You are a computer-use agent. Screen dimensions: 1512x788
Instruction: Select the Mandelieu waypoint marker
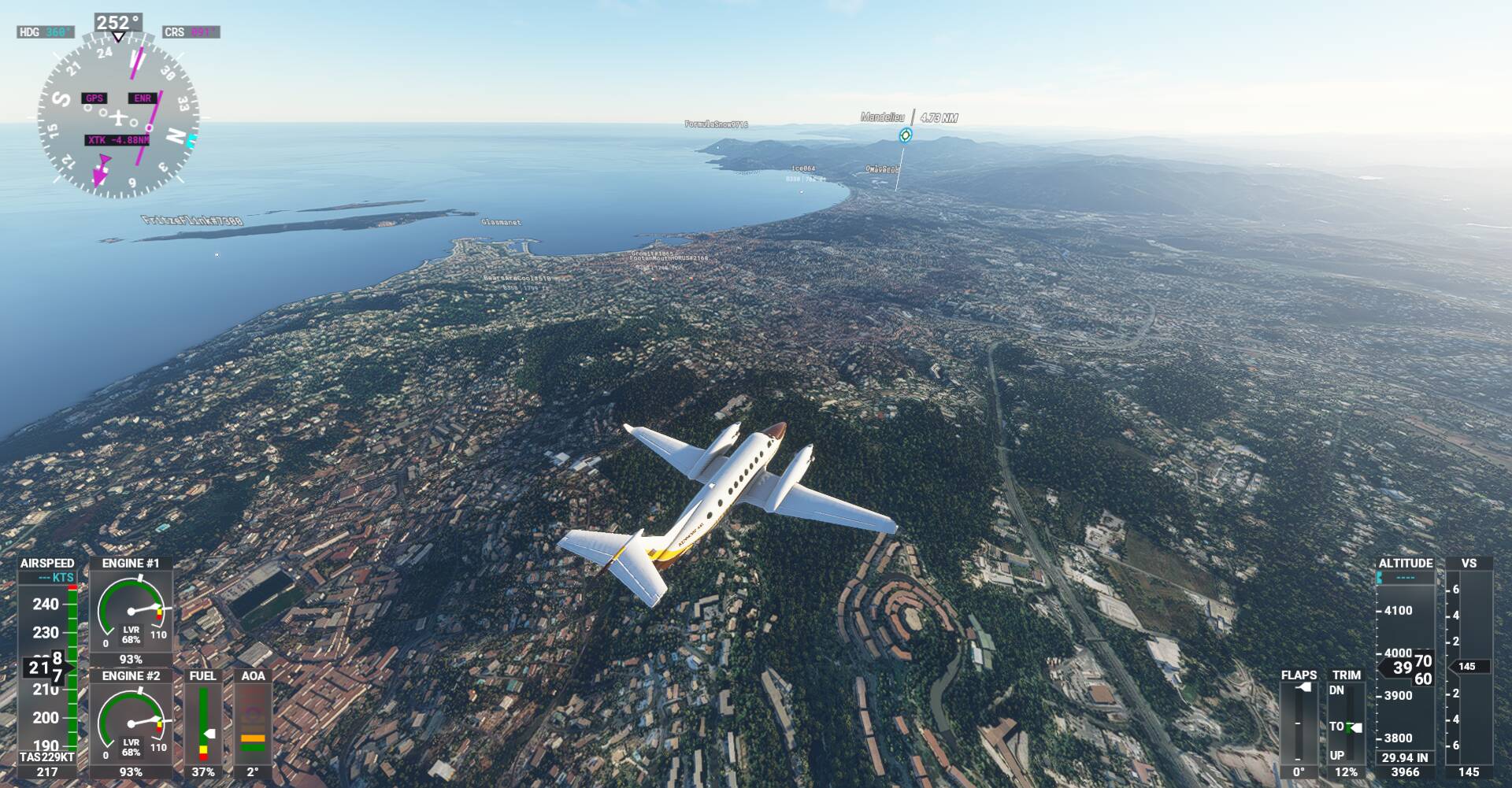point(906,135)
